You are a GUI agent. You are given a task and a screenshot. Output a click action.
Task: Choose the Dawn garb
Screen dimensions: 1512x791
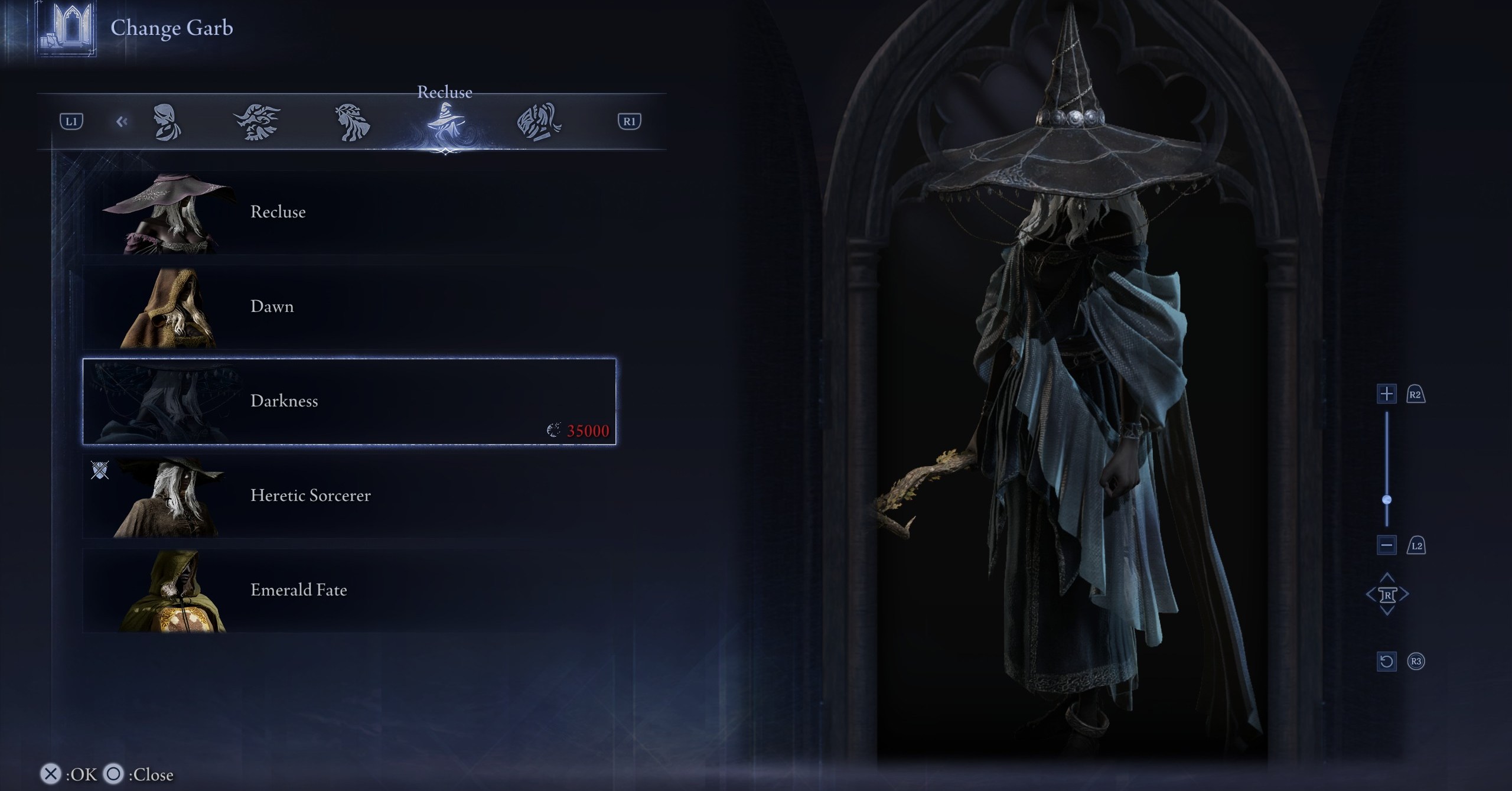pyautogui.click(x=348, y=307)
